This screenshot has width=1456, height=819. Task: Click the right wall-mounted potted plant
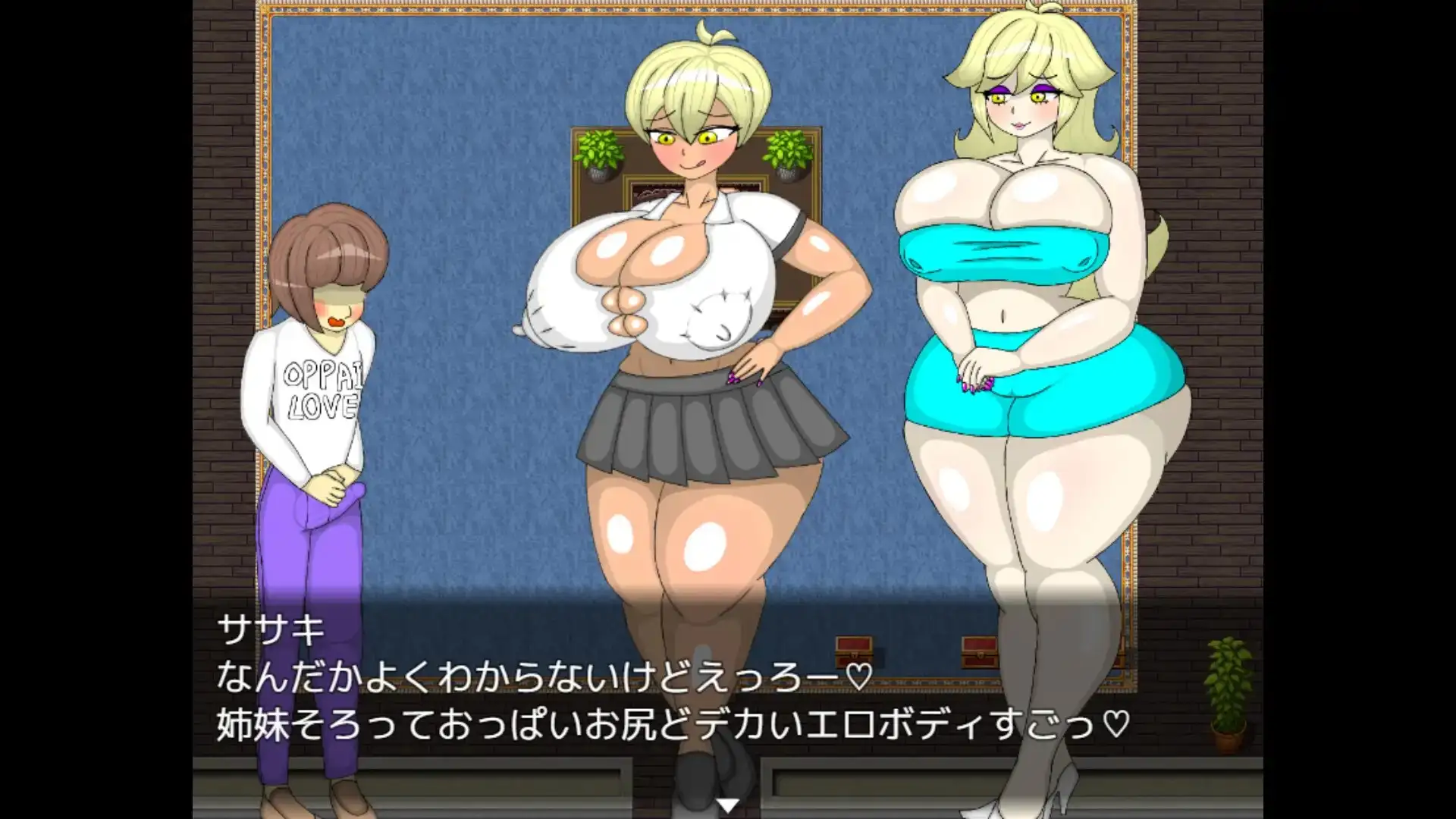coord(787,155)
